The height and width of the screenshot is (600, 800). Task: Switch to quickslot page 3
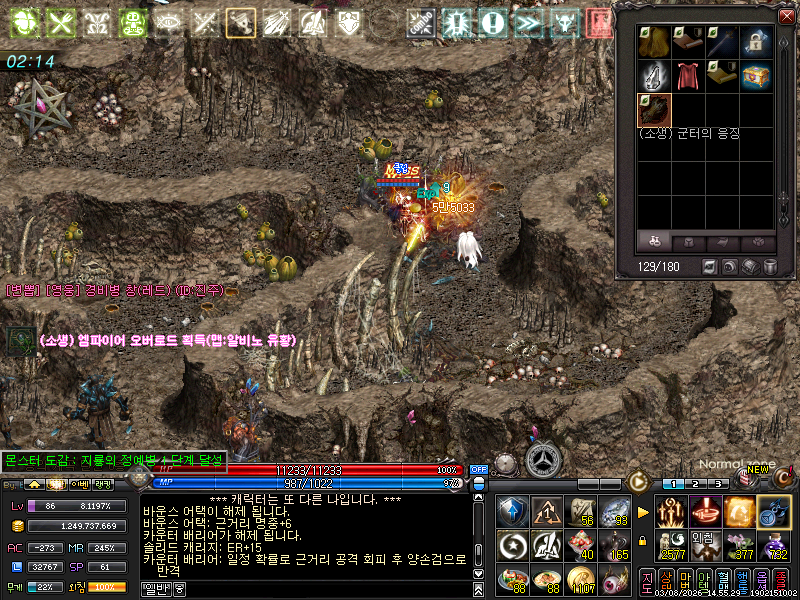click(720, 484)
